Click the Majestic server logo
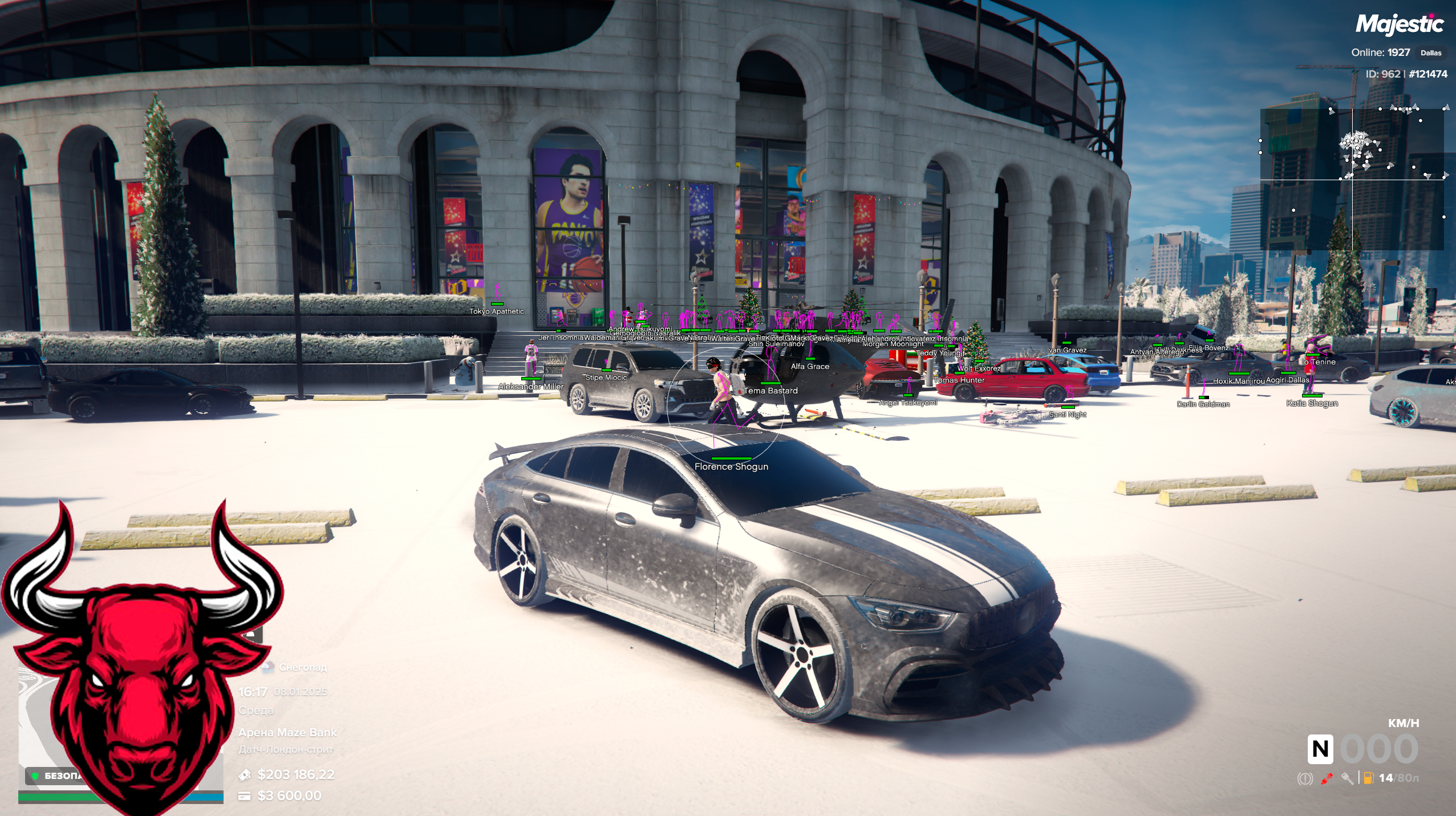The height and width of the screenshot is (816, 1456). coord(1399,25)
